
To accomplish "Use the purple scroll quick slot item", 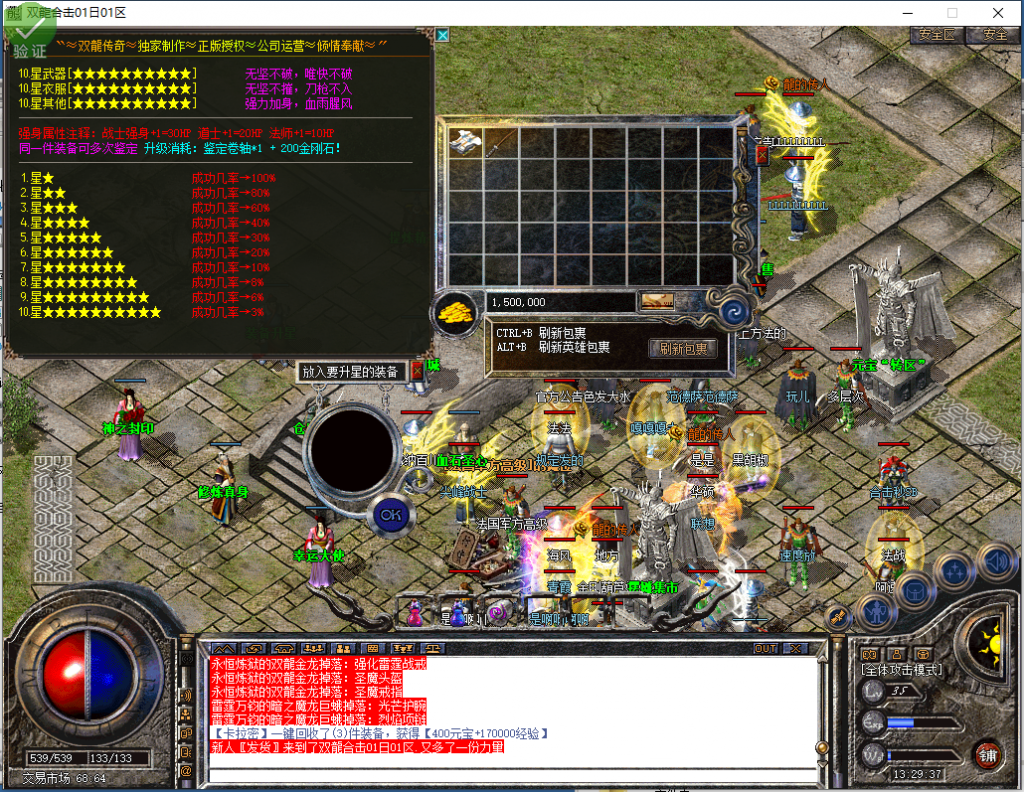I will 495,612.
